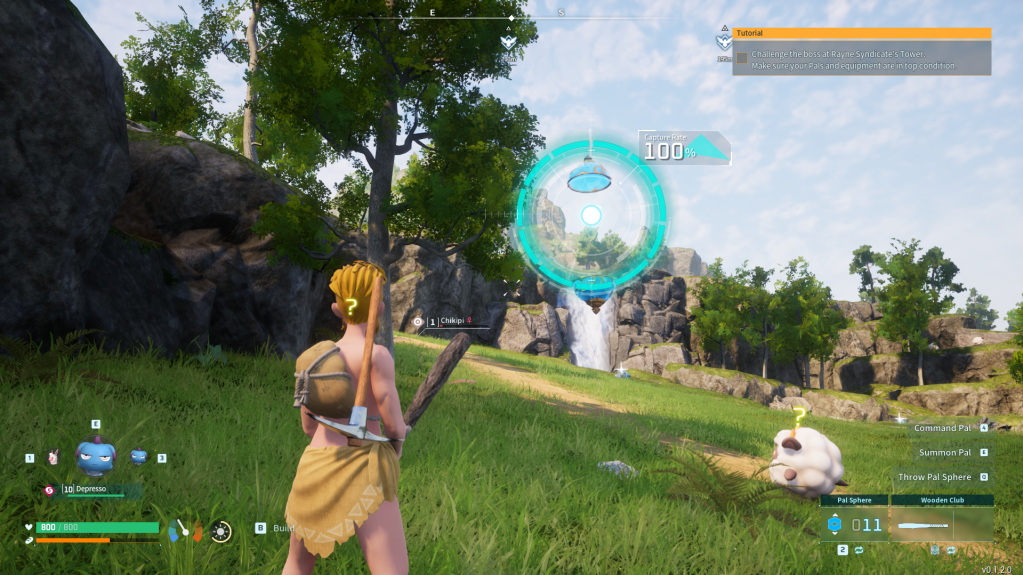This screenshot has height=575, width=1023.
Task: Click the Throw Pal Sphere label
Action: click(x=934, y=477)
